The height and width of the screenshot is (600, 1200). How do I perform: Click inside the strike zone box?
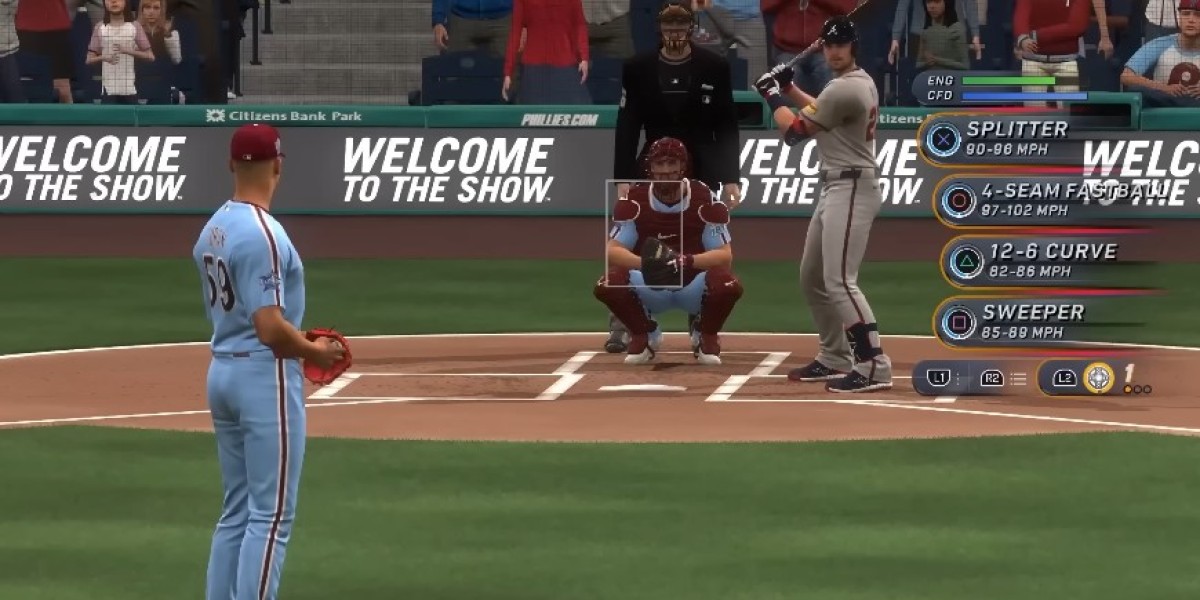[644, 234]
